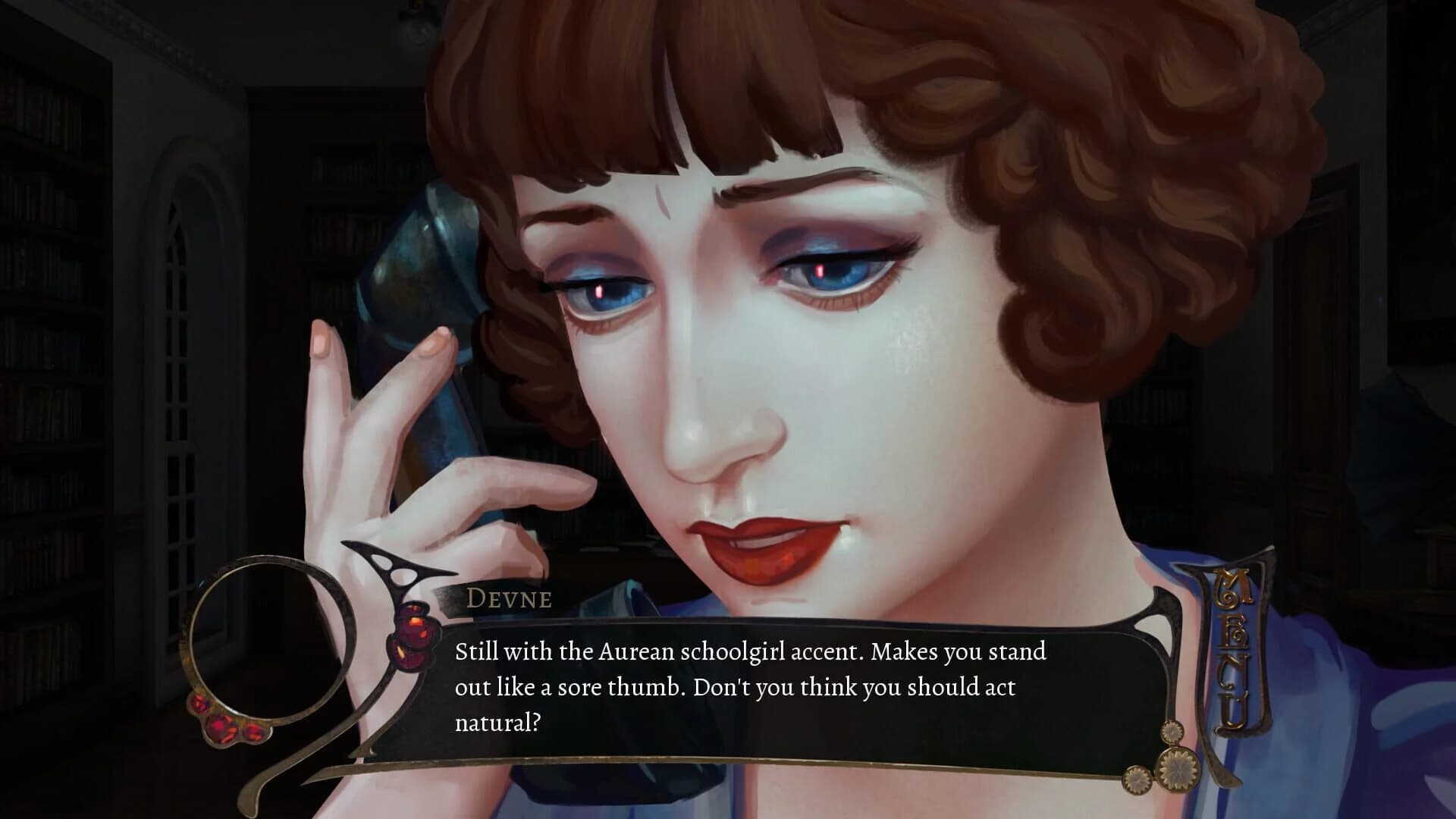1456x819 pixels.
Task: Select the small gear rosette above the large one
Action: coord(1172,733)
